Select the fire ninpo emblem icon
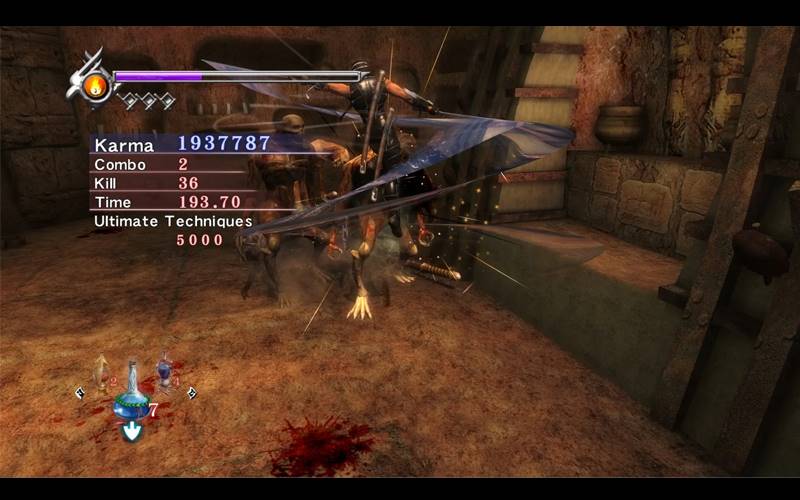This screenshot has height=500, width=800. point(95,85)
